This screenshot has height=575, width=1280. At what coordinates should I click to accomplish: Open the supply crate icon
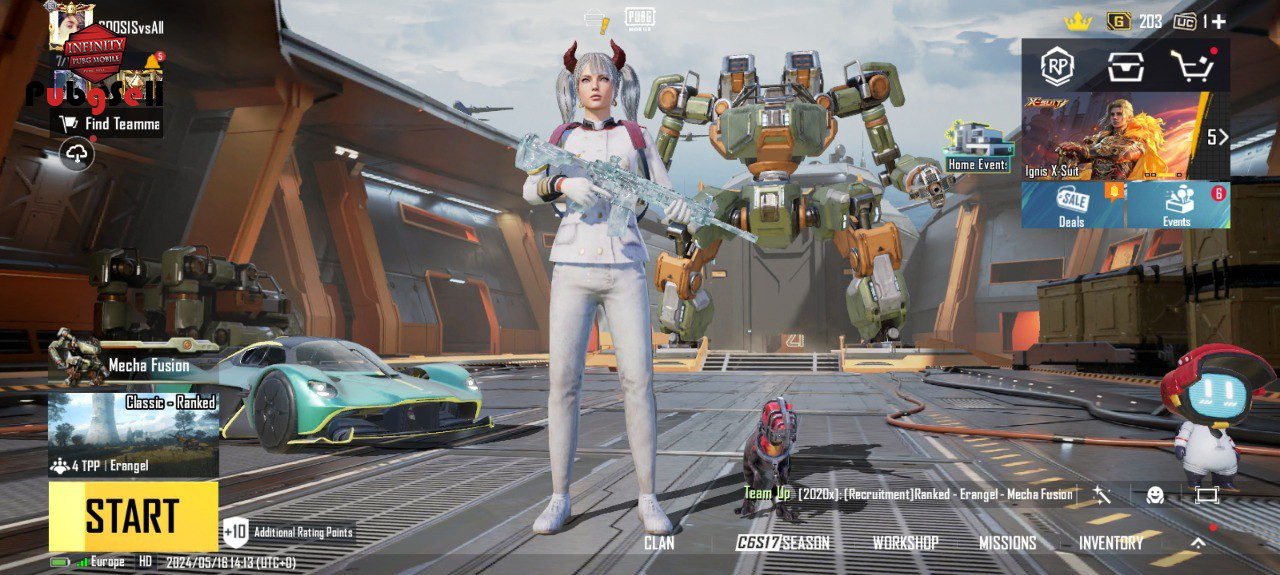coord(1125,67)
